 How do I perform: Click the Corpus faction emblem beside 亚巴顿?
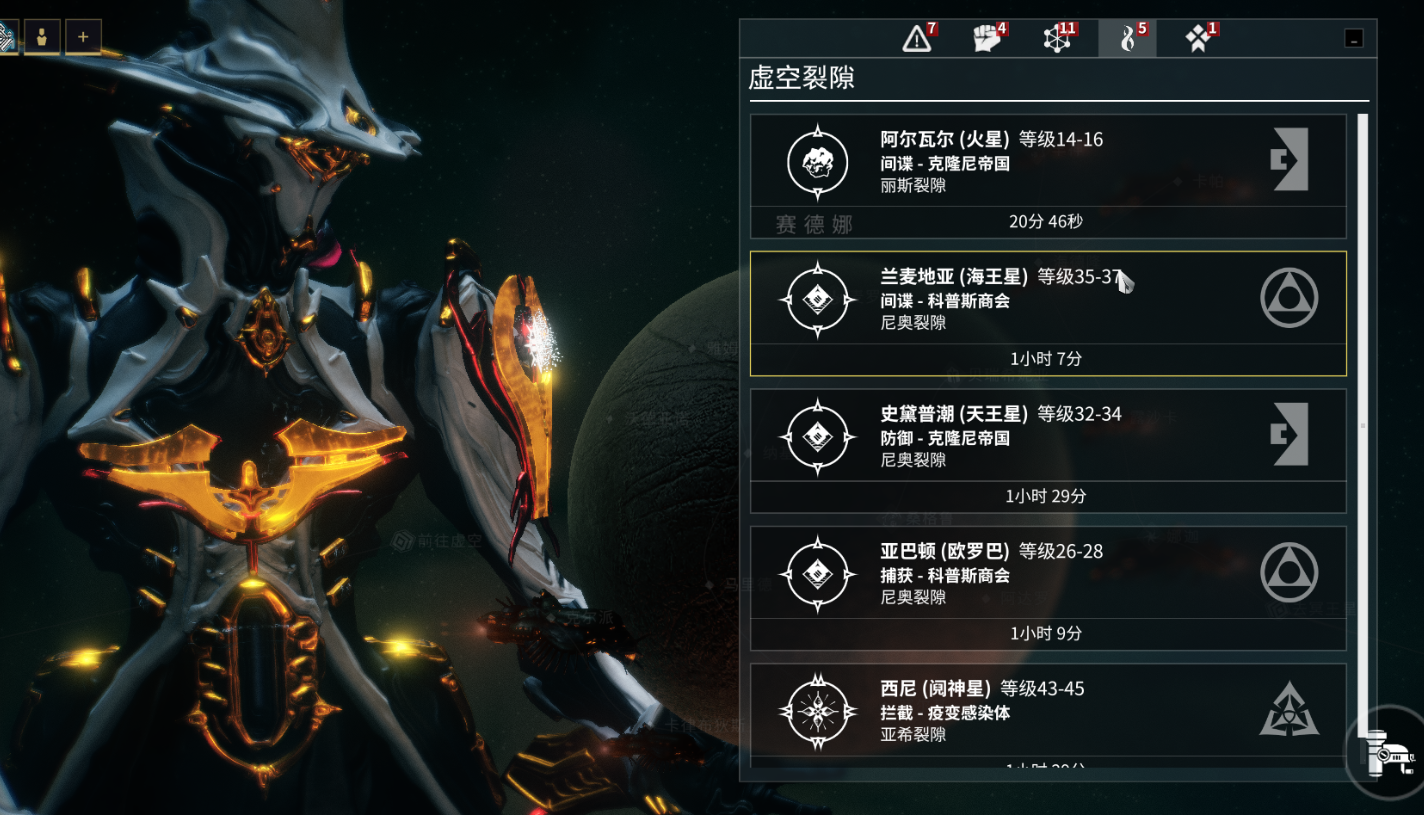(1290, 573)
